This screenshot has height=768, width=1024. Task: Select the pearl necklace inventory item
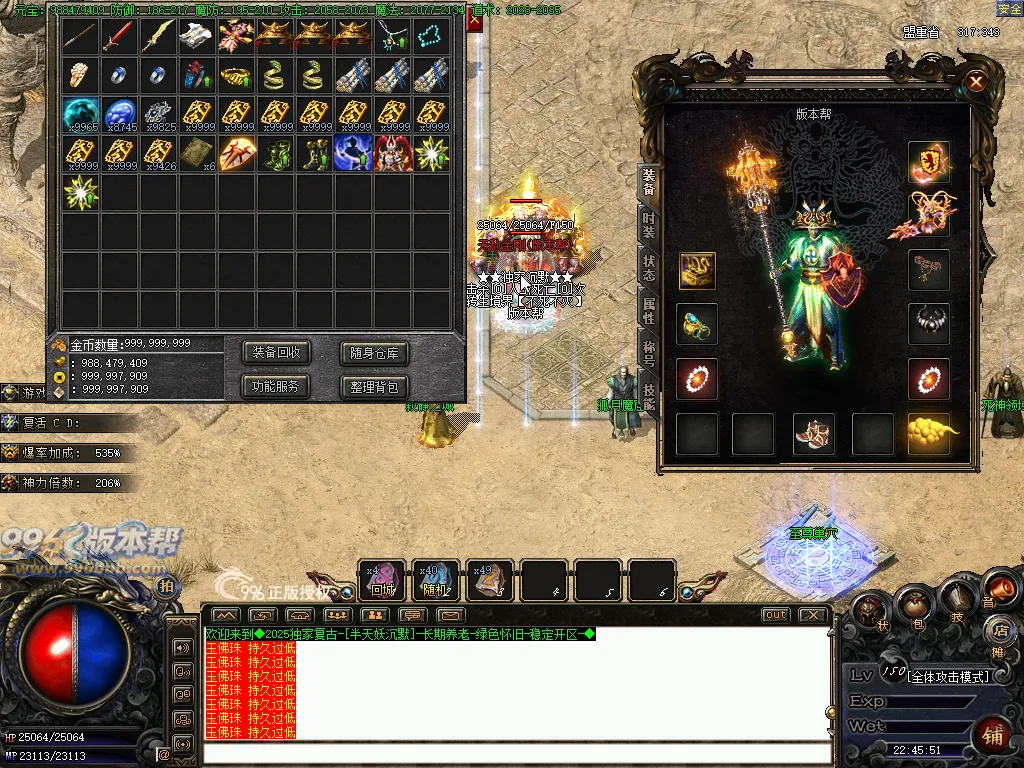point(432,37)
